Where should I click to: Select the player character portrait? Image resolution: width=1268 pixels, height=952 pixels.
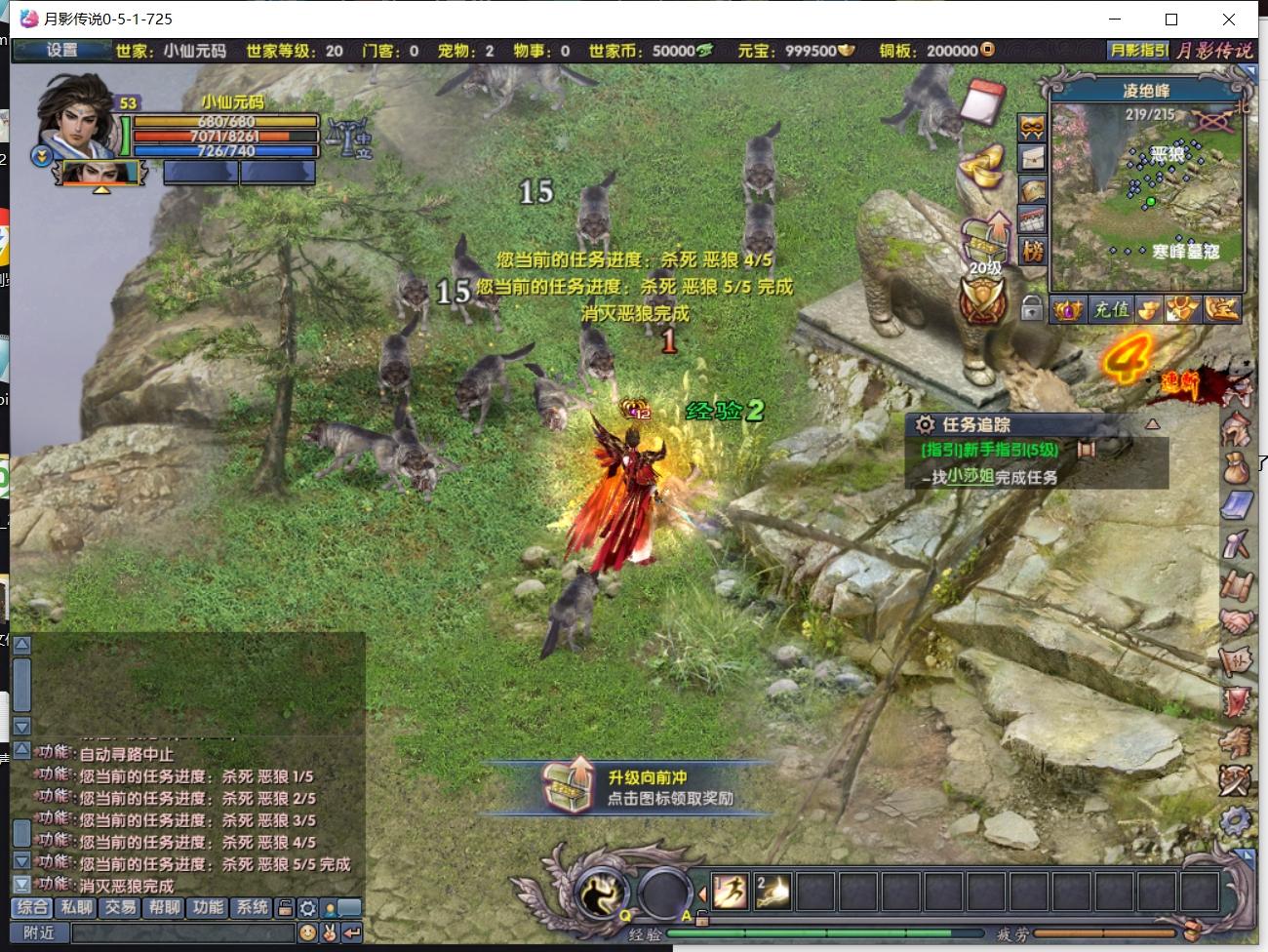click(78, 117)
